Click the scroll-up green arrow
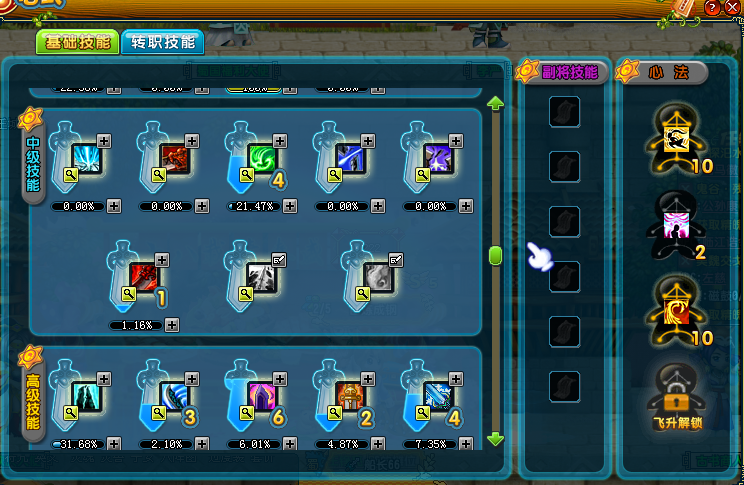The width and height of the screenshot is (744, 485). pyautogui.click(x=495, y=102)
